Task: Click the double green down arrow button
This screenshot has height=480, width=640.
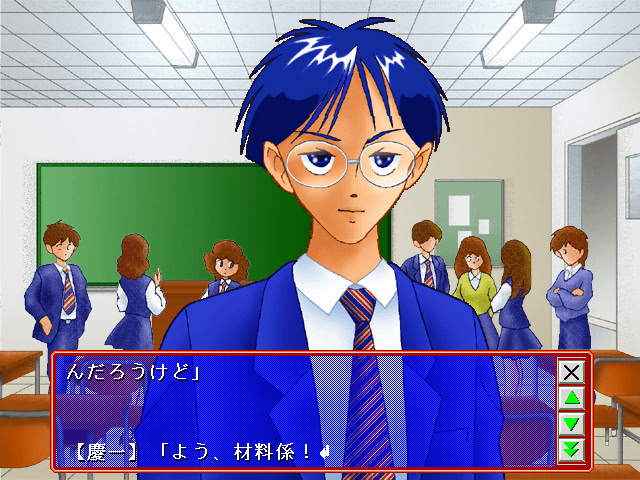Action: point(571,450)
